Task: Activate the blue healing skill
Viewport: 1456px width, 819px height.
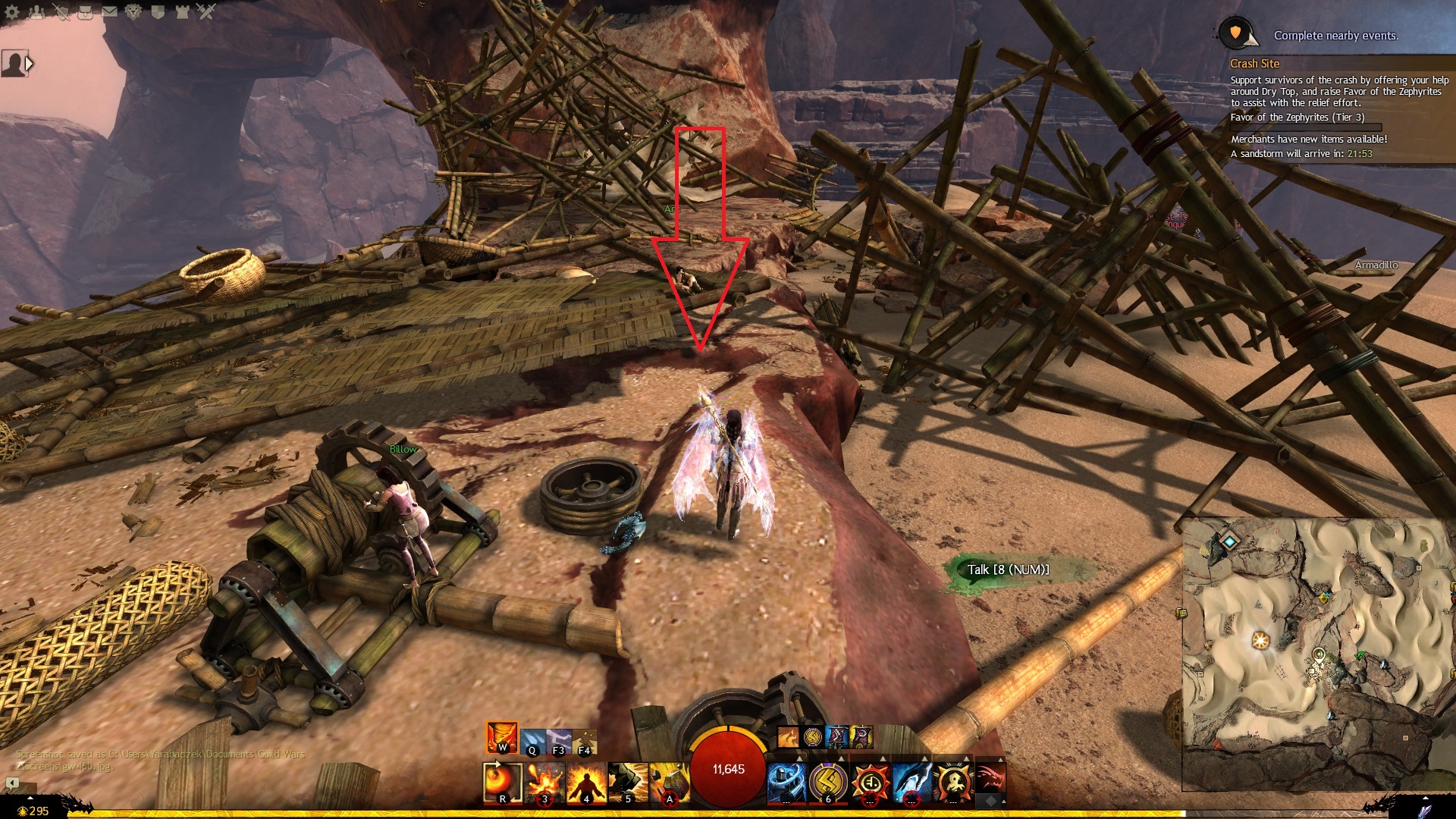Action: (x=786, y=782)
